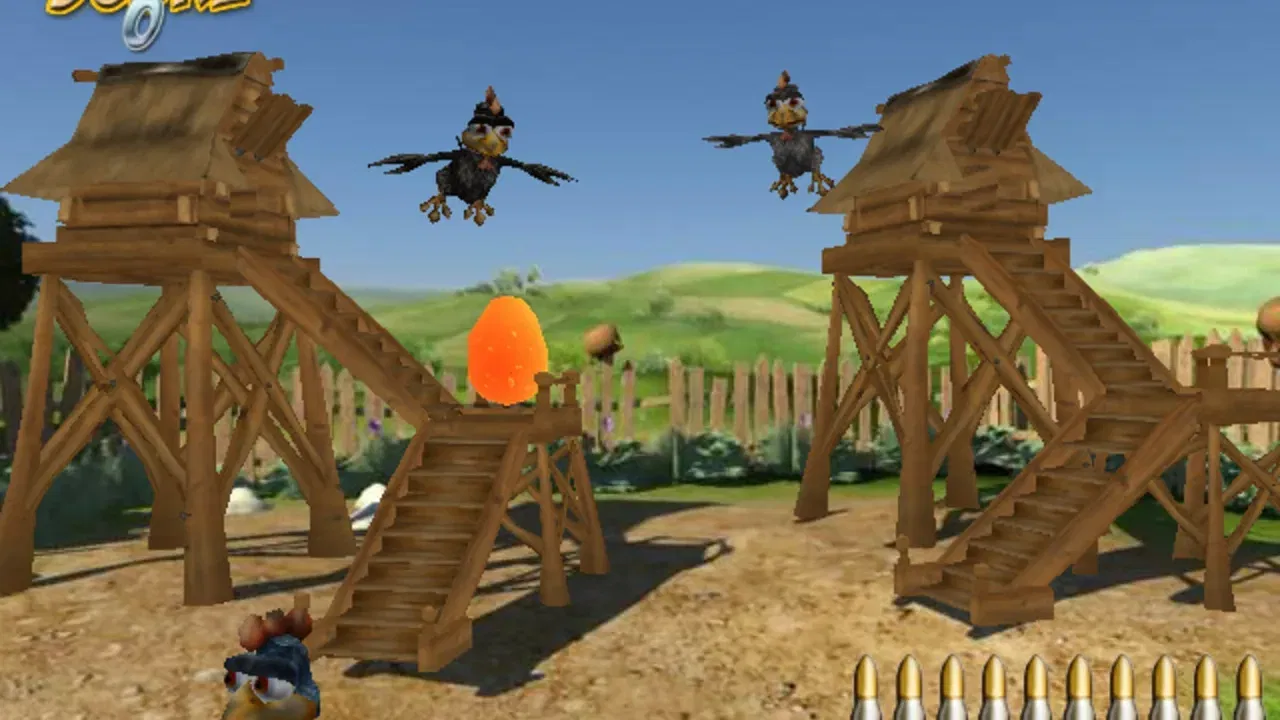Click the last bullet in the ammo row
Image resolution: width=1280 pixels, height=720 pixels.
[x=1250, y=690]
